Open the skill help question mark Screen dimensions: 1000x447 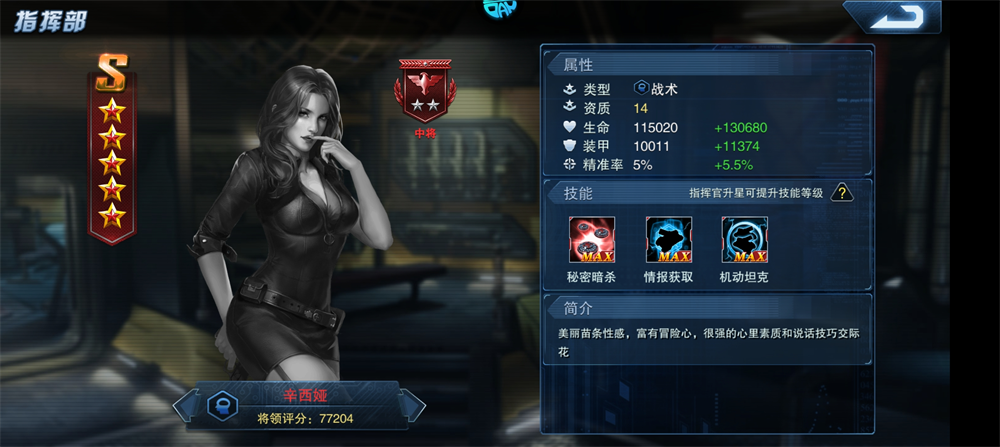(x=843, y=192)
